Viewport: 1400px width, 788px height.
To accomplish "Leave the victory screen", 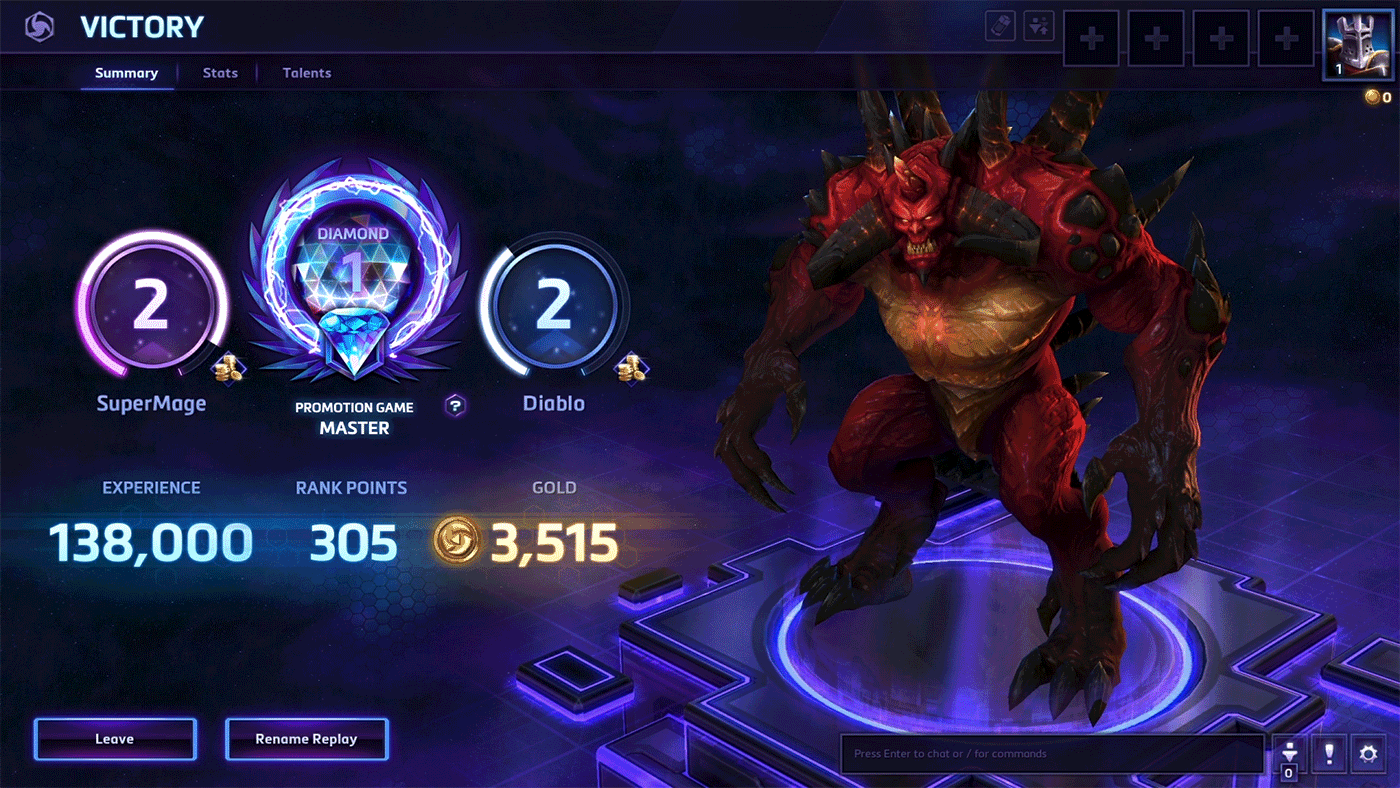I will (115, 739).
